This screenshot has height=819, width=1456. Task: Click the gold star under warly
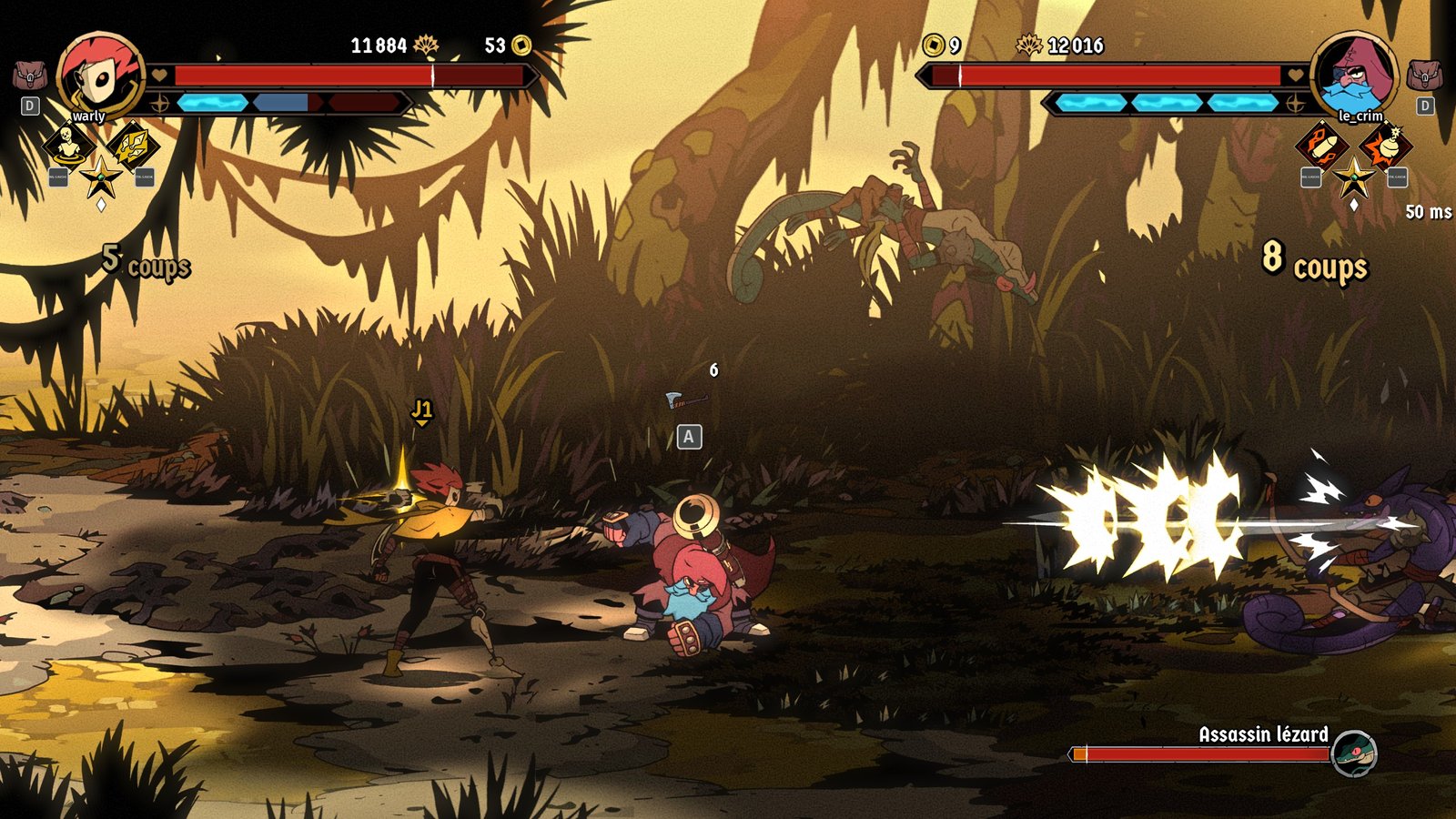pos(100,177)
